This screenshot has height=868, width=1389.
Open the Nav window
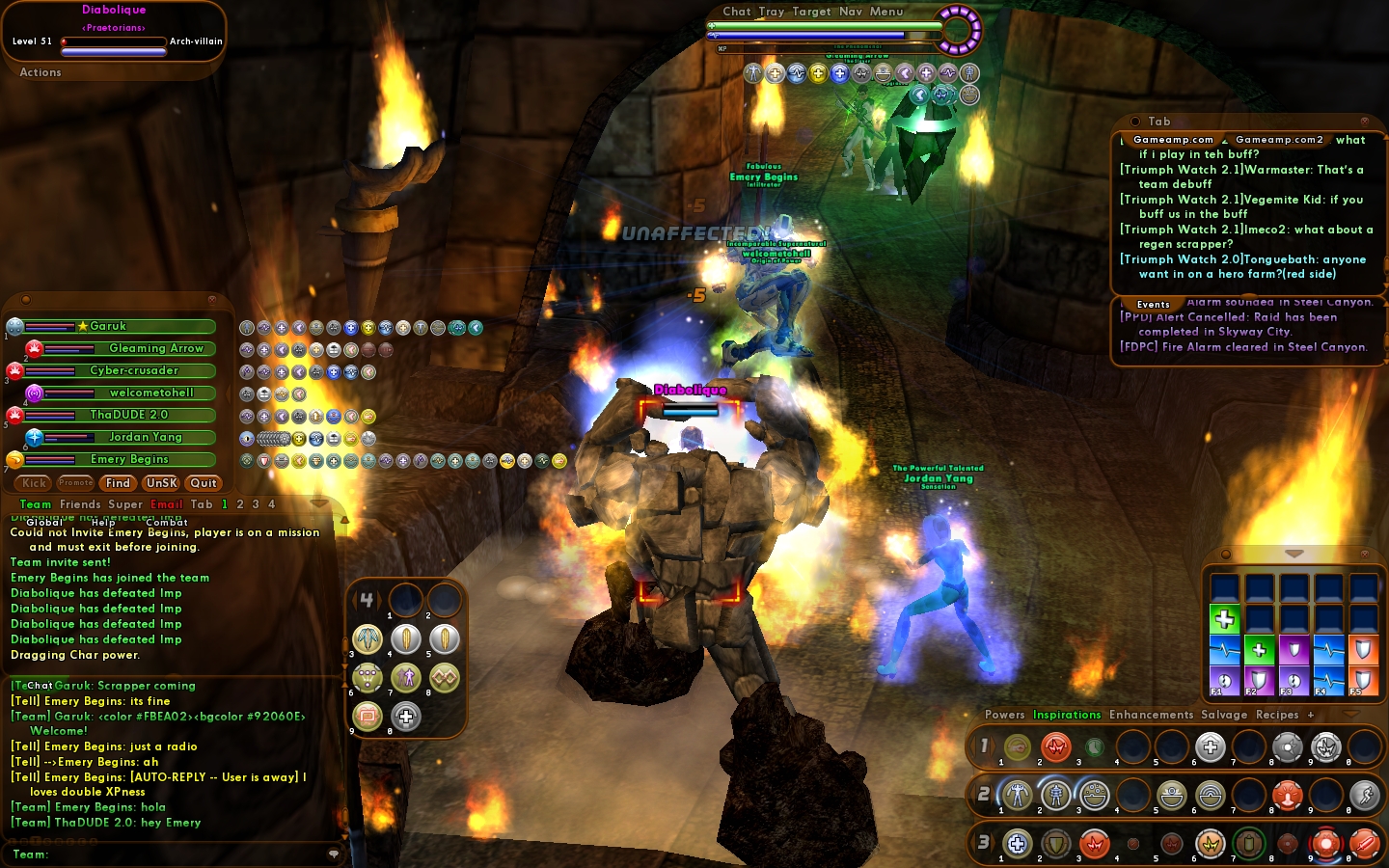pyautogui.click(x=850, y=12)
